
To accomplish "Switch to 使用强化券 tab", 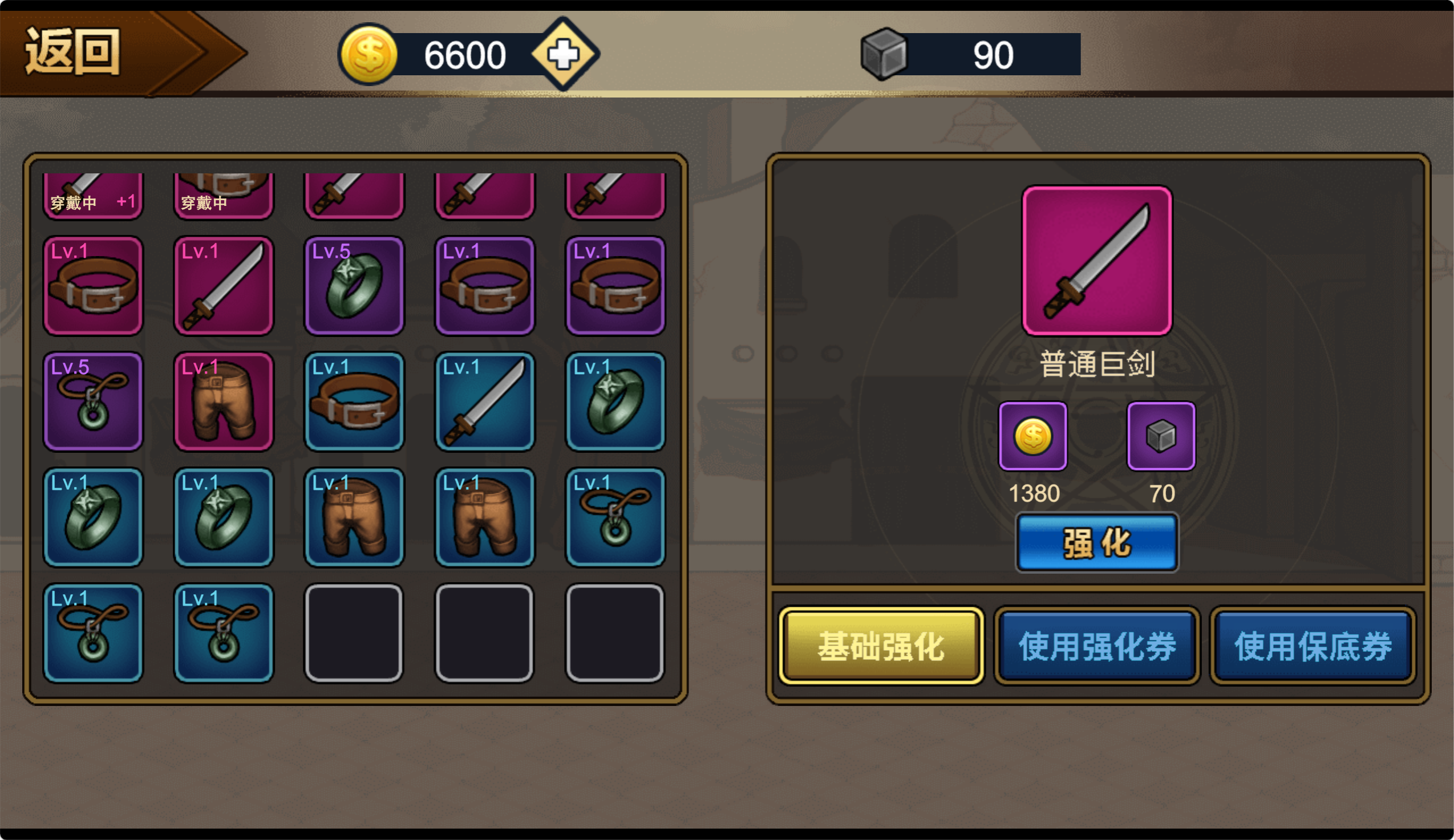I will pyautogui.click(x=1096, y=646).
